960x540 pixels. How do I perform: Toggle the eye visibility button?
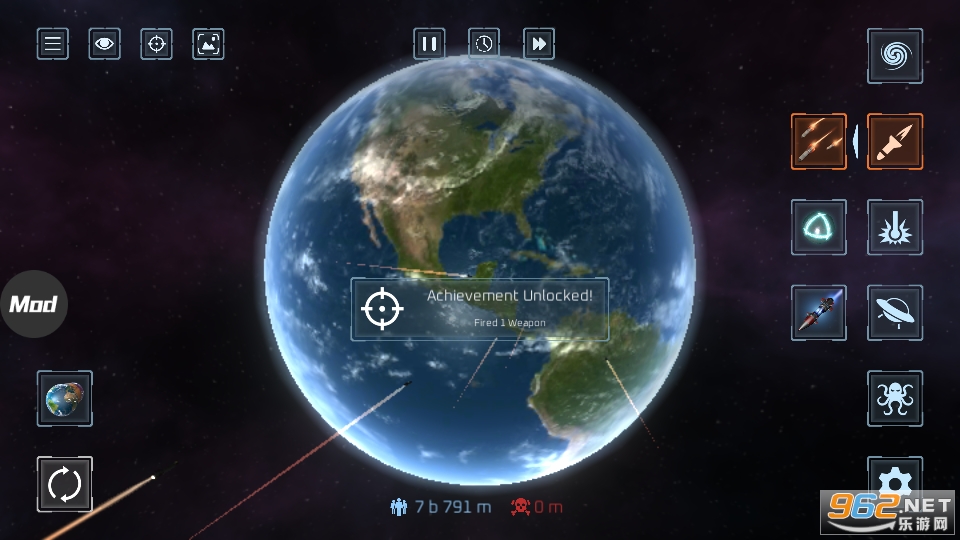click(x=104, y=44)
